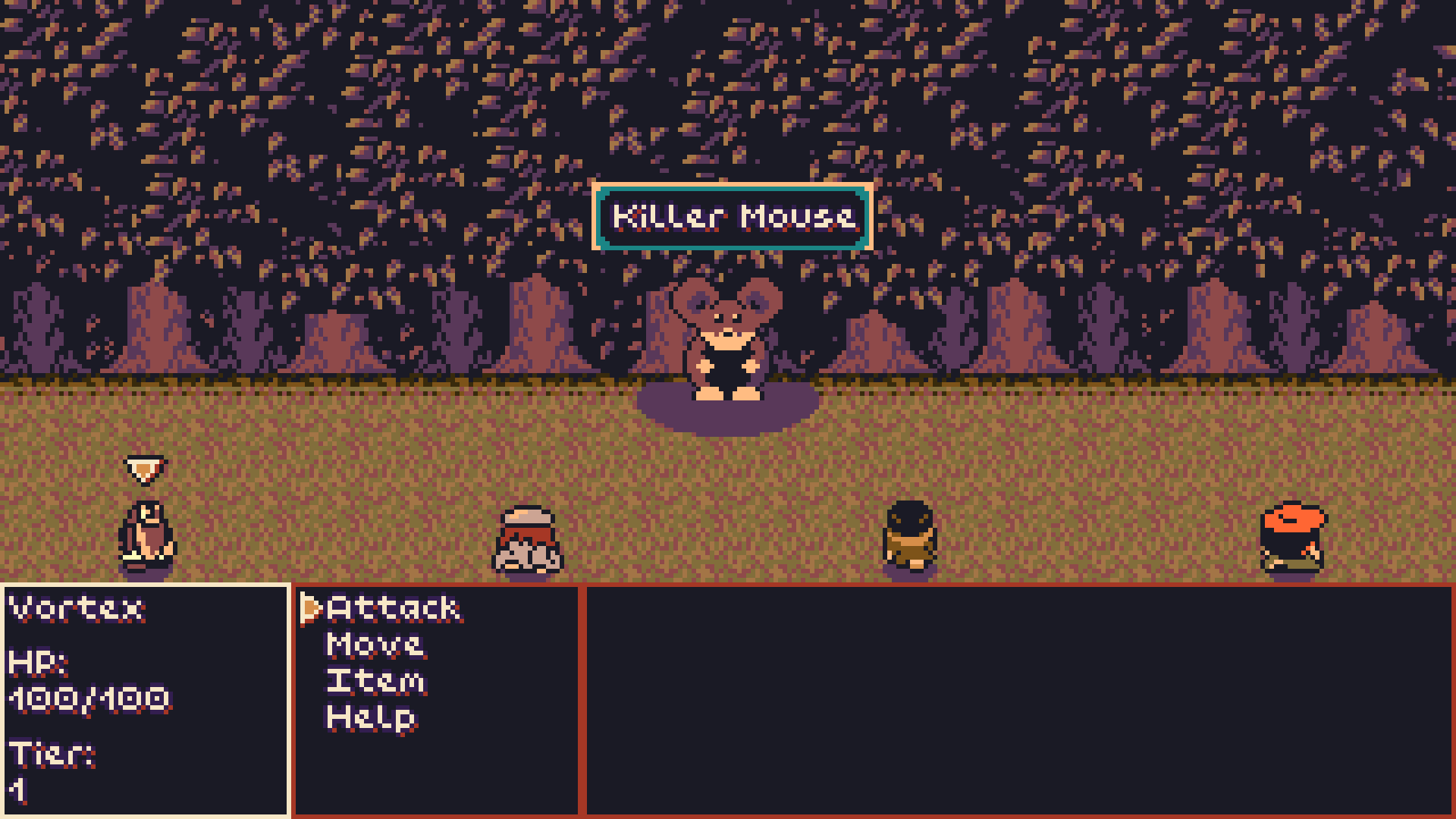Click the brown barrel party member

point(909,538)
